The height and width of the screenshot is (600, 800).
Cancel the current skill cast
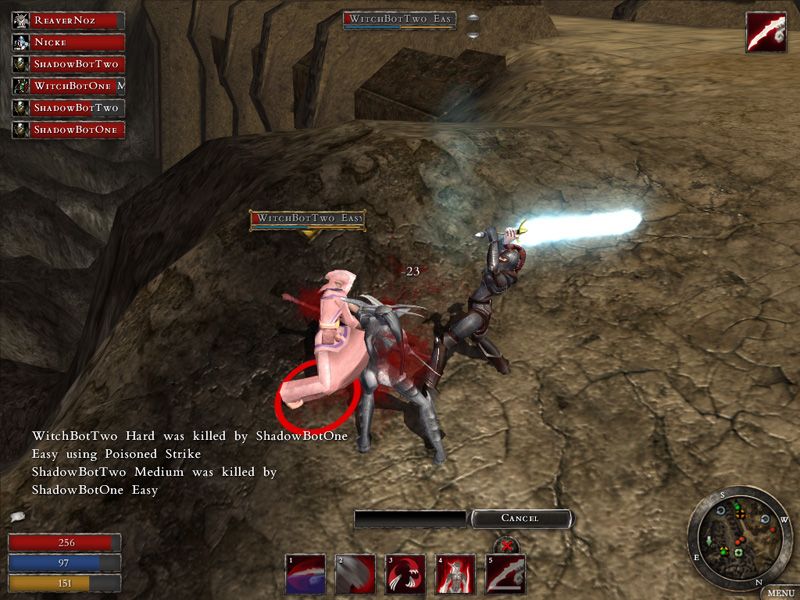pos(521,518)
